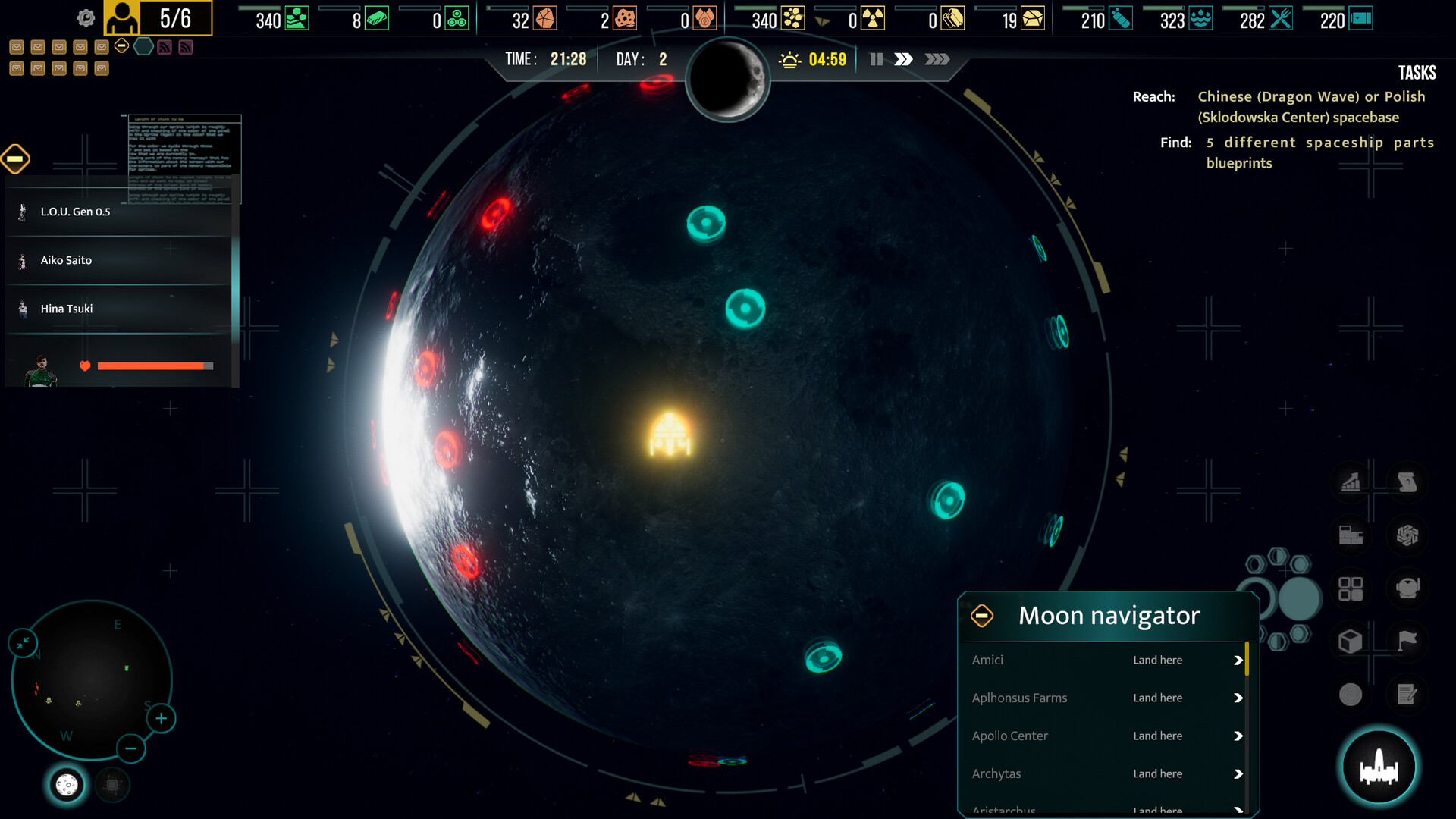Image resolution: width=1456 pixels, height=819 pixels.
Task: Click the settings gear near the crew counter
Action: pos(85,17)
